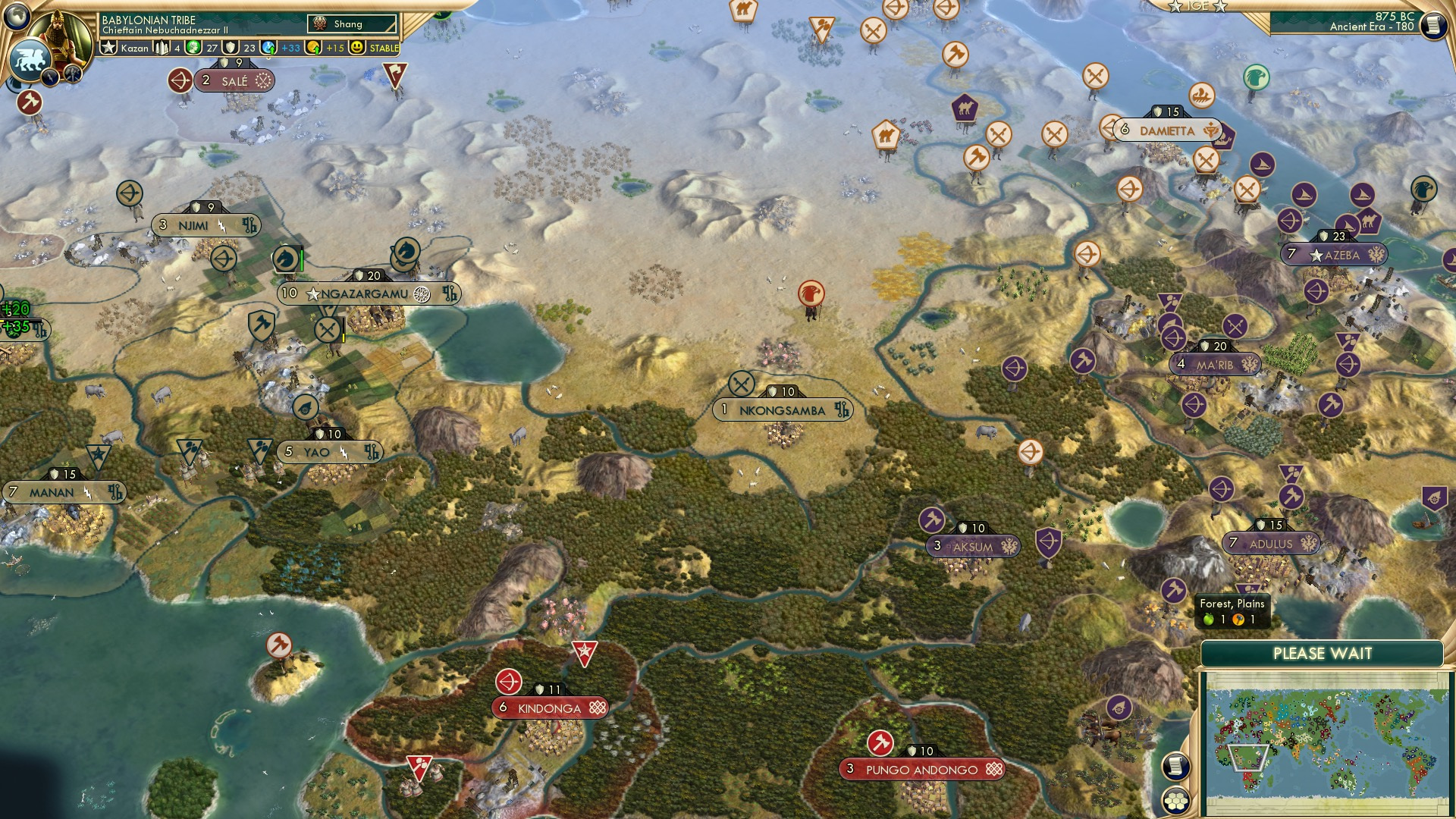Viewport: 1456px width, 819px height.
Task: Open the Ngazargamu city screen via its nameplate
Action: click(364, 293)
